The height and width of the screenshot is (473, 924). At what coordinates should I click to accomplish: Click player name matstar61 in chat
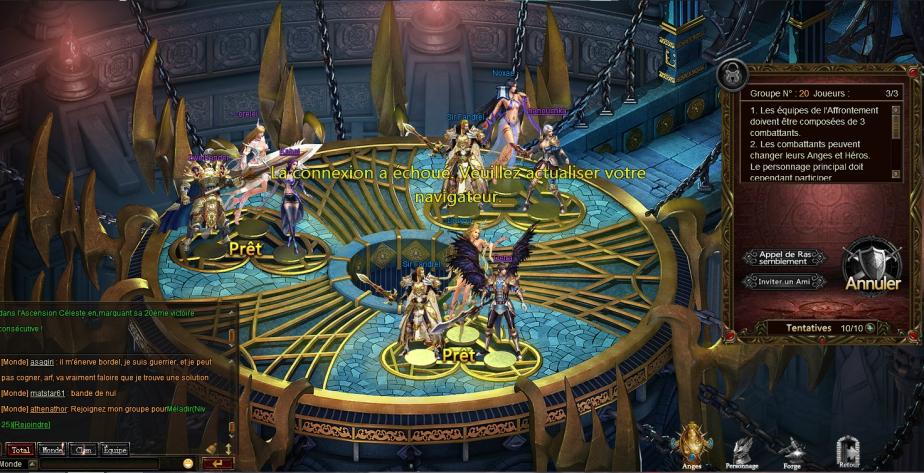coord(49,393)
